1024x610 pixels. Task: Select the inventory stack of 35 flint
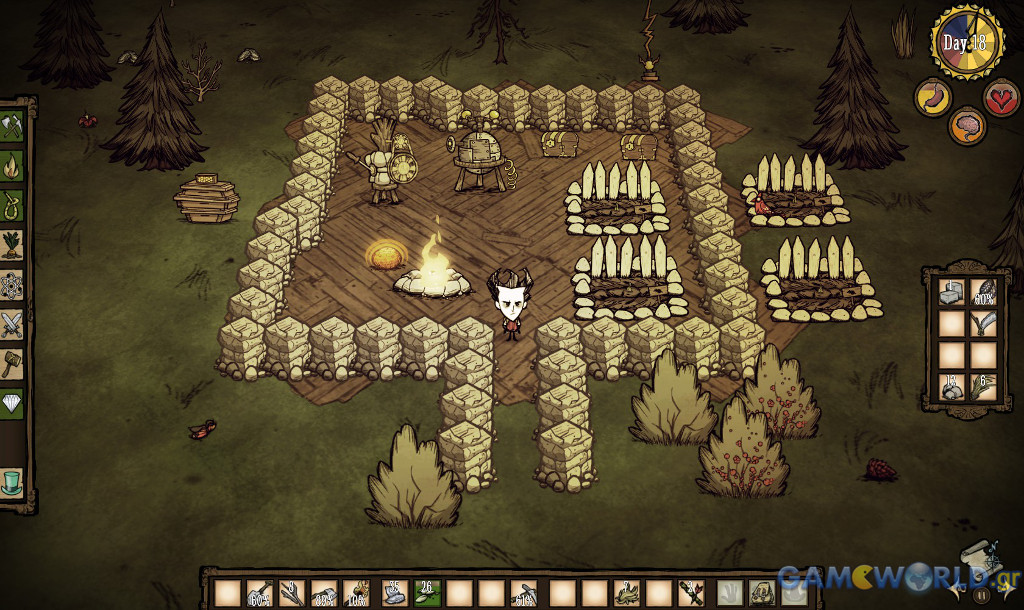click(393, 594)
